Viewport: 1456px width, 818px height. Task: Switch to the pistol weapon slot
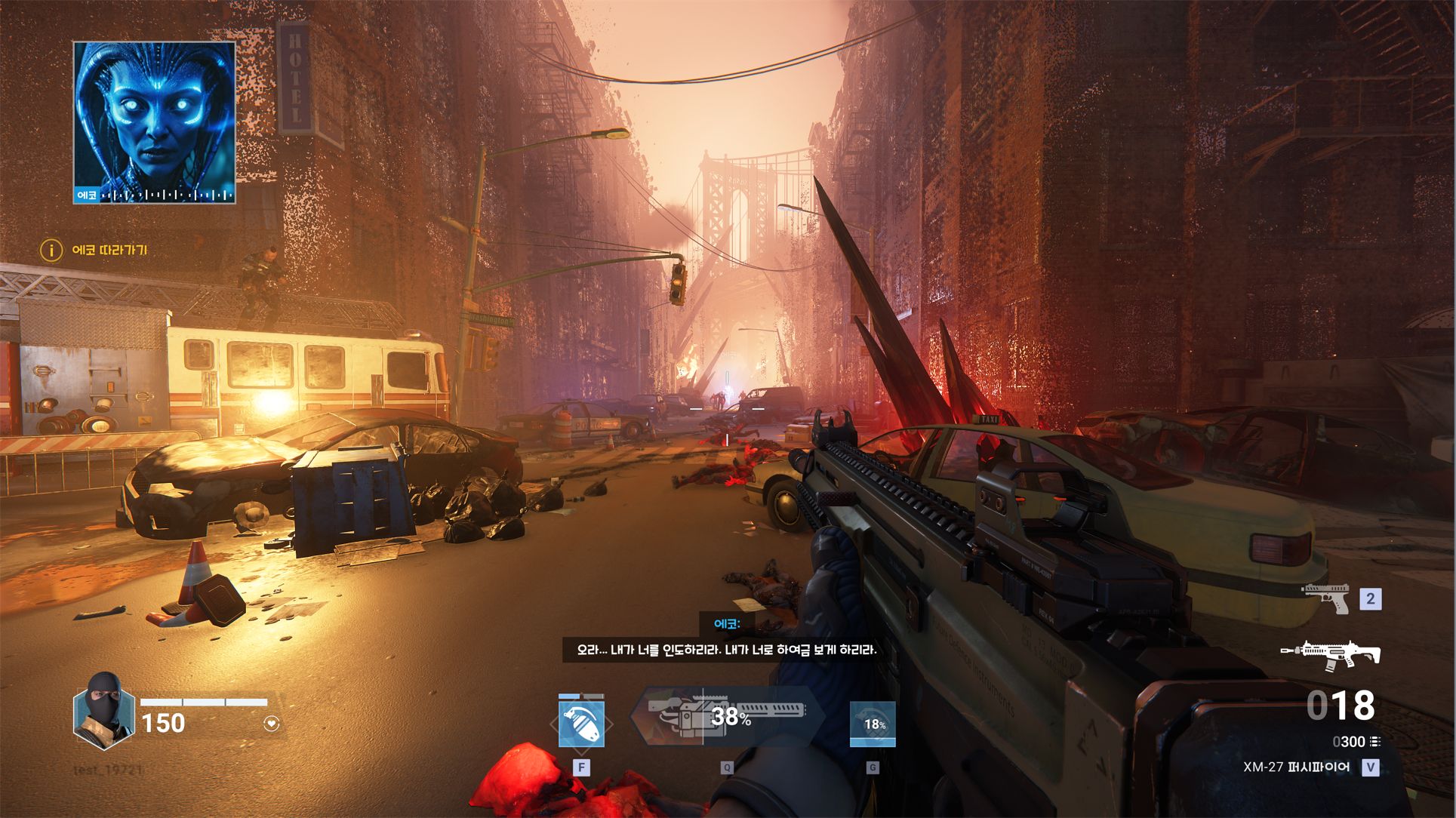point(1326,598)
